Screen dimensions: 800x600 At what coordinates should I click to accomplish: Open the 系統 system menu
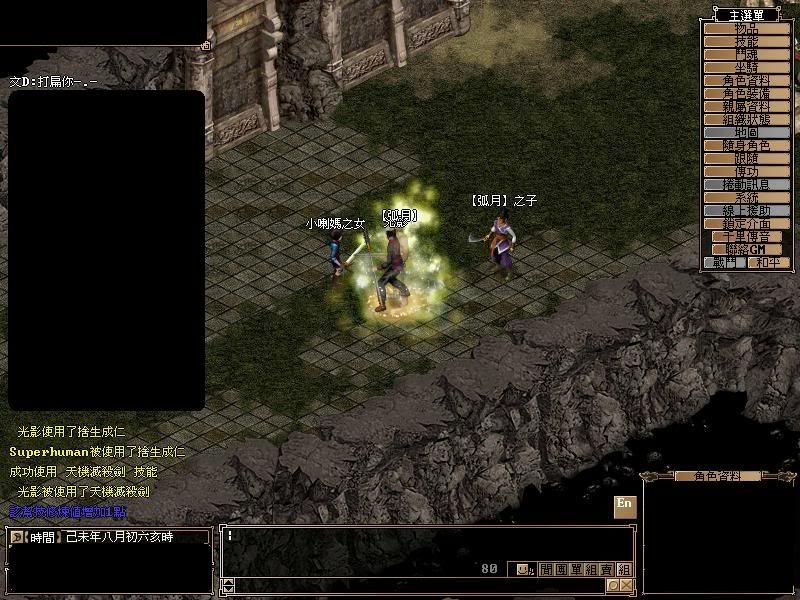click(746, 198)
